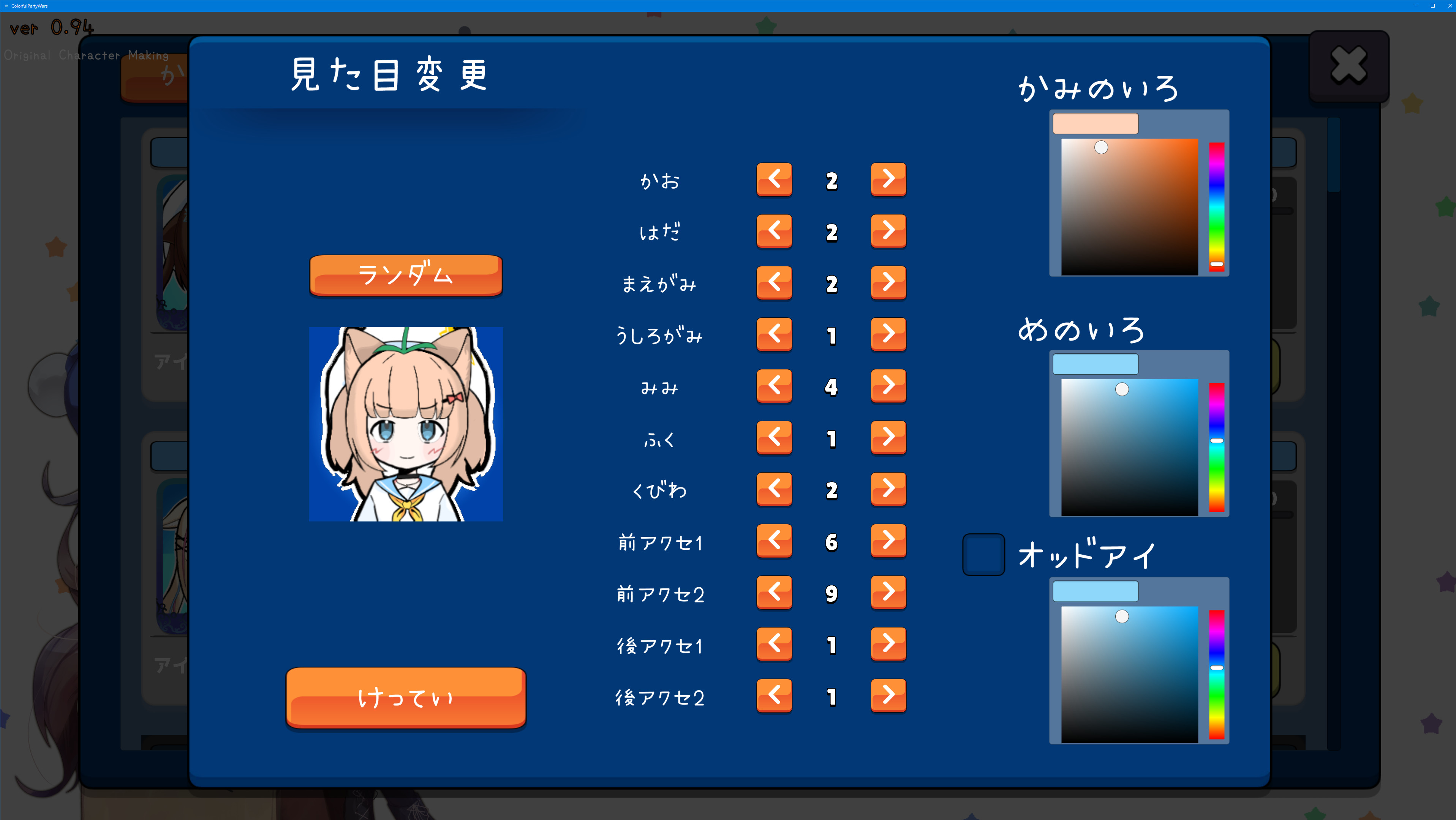
Task: Close the 見た目変更 dialog with the X
Action: [x=1348, y=65]
